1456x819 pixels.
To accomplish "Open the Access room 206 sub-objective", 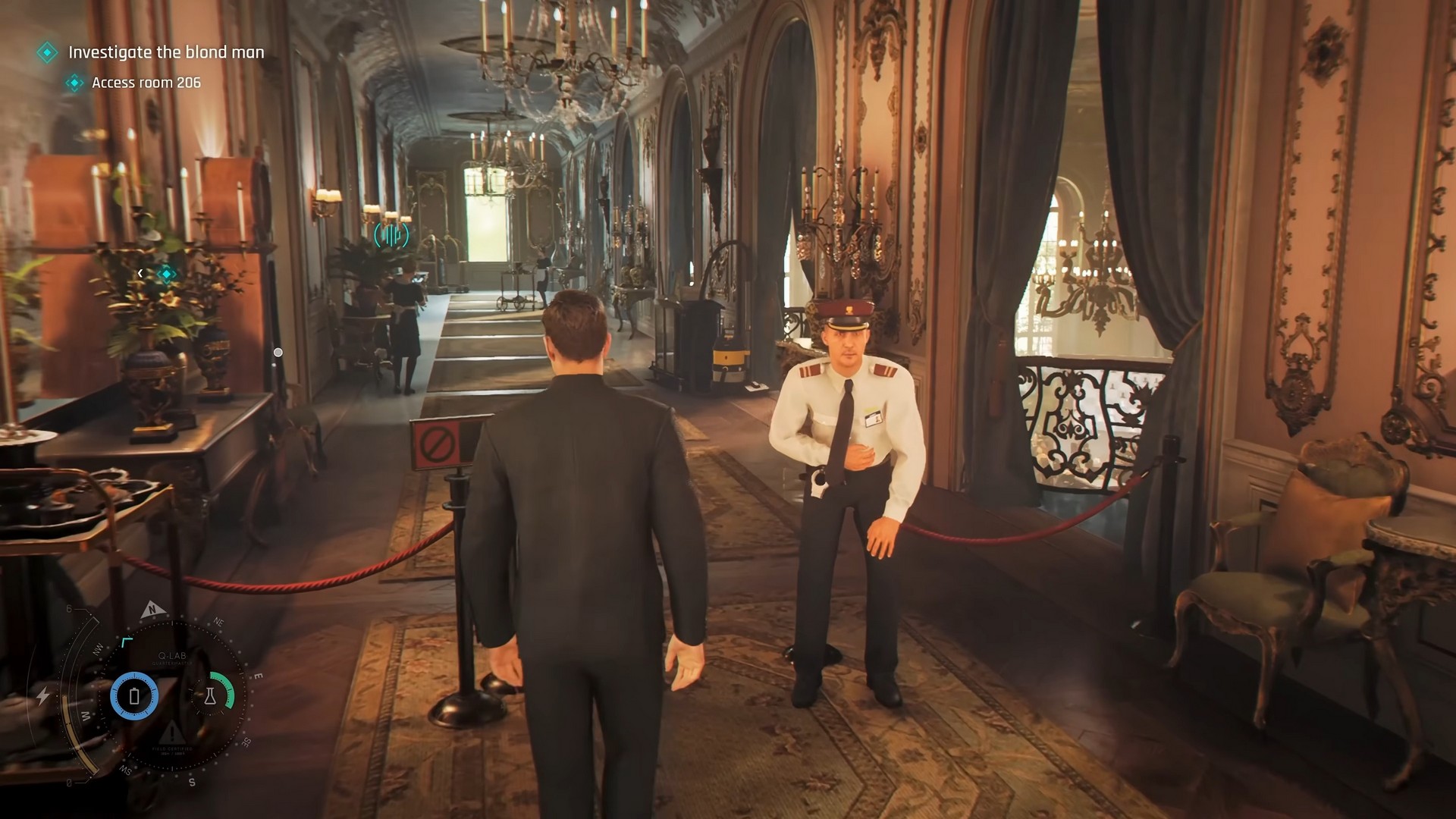I will click(146, 83).
